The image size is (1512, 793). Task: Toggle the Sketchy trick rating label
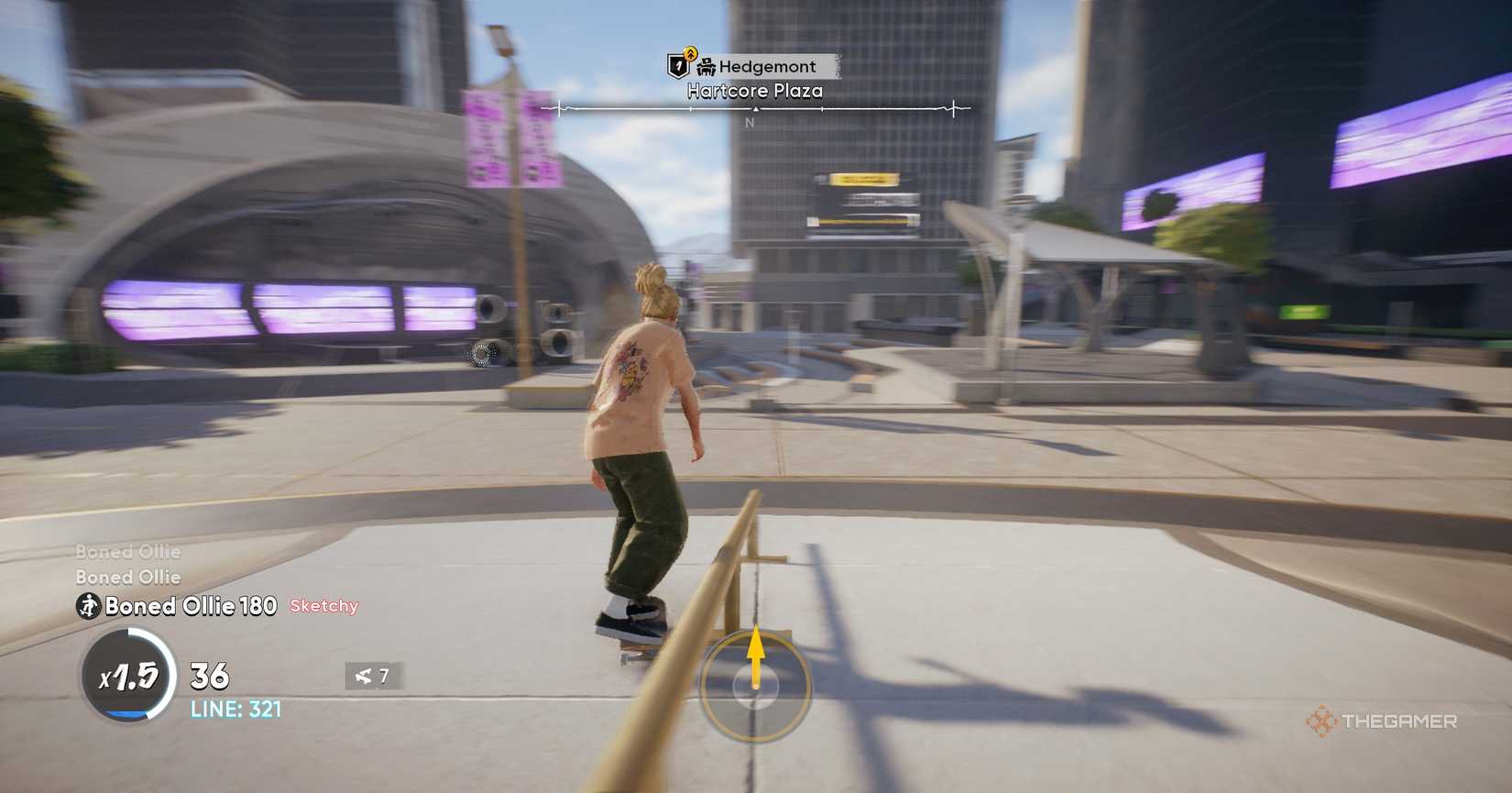tap(323, 606)
